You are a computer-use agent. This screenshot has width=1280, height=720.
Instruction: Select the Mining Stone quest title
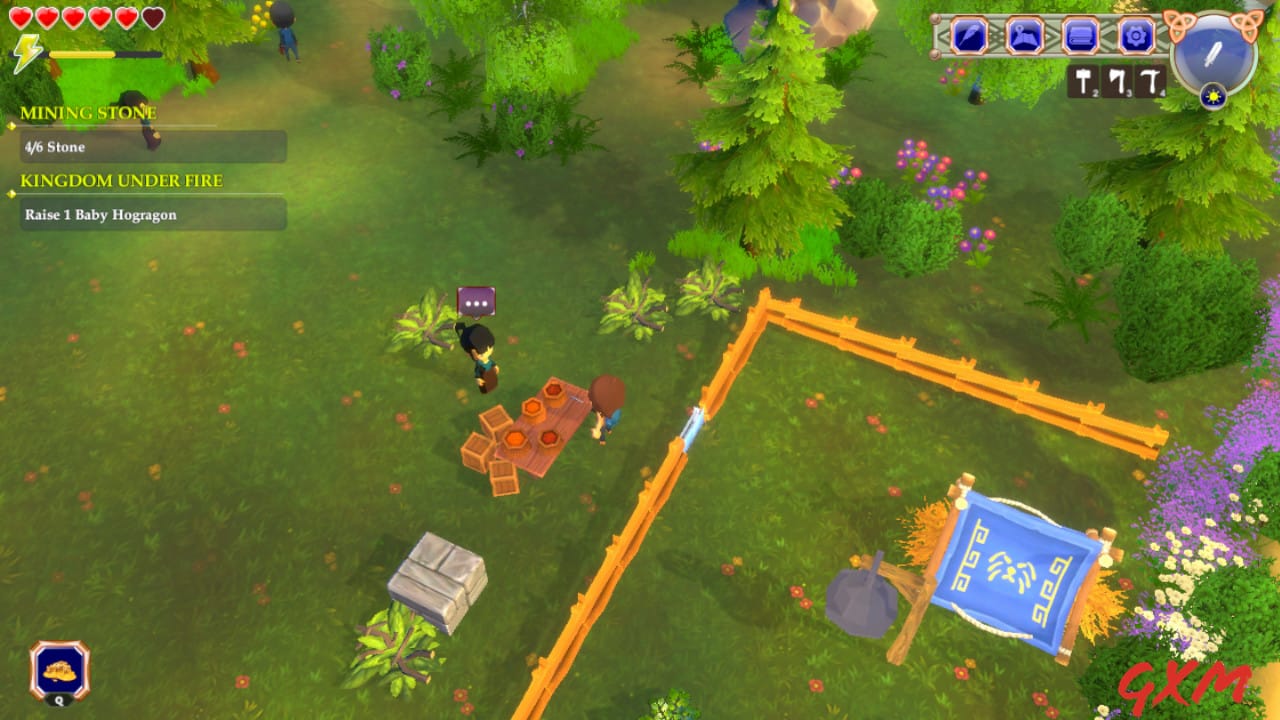(x=88, y=113)
